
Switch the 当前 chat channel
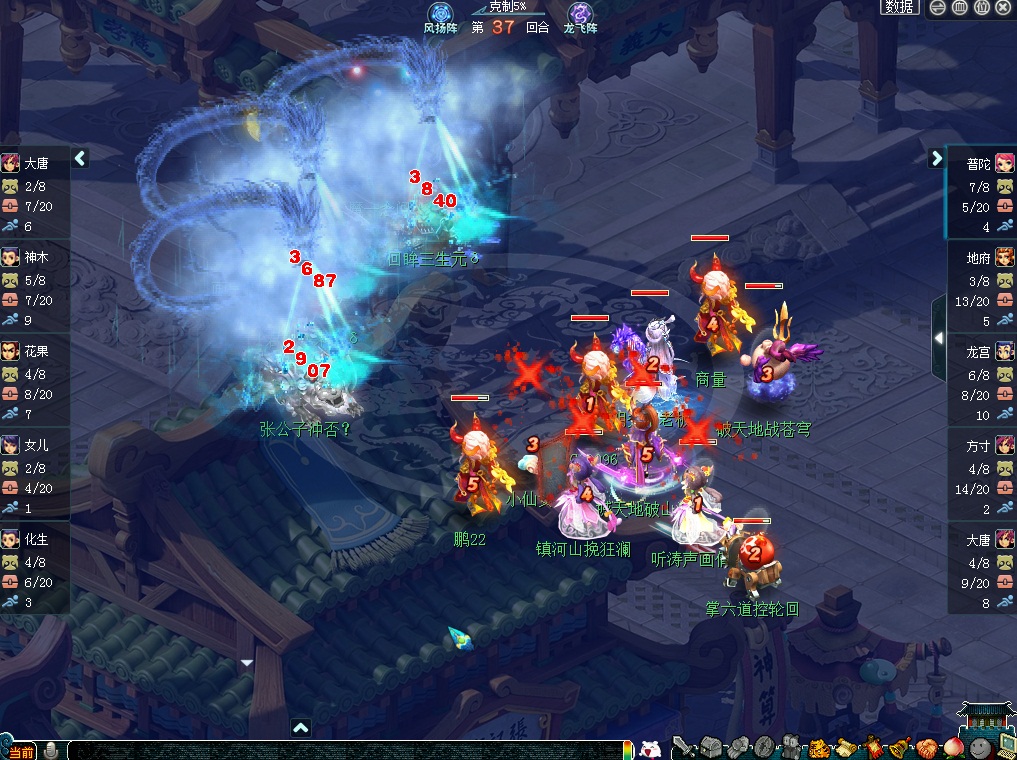[20, 751]
